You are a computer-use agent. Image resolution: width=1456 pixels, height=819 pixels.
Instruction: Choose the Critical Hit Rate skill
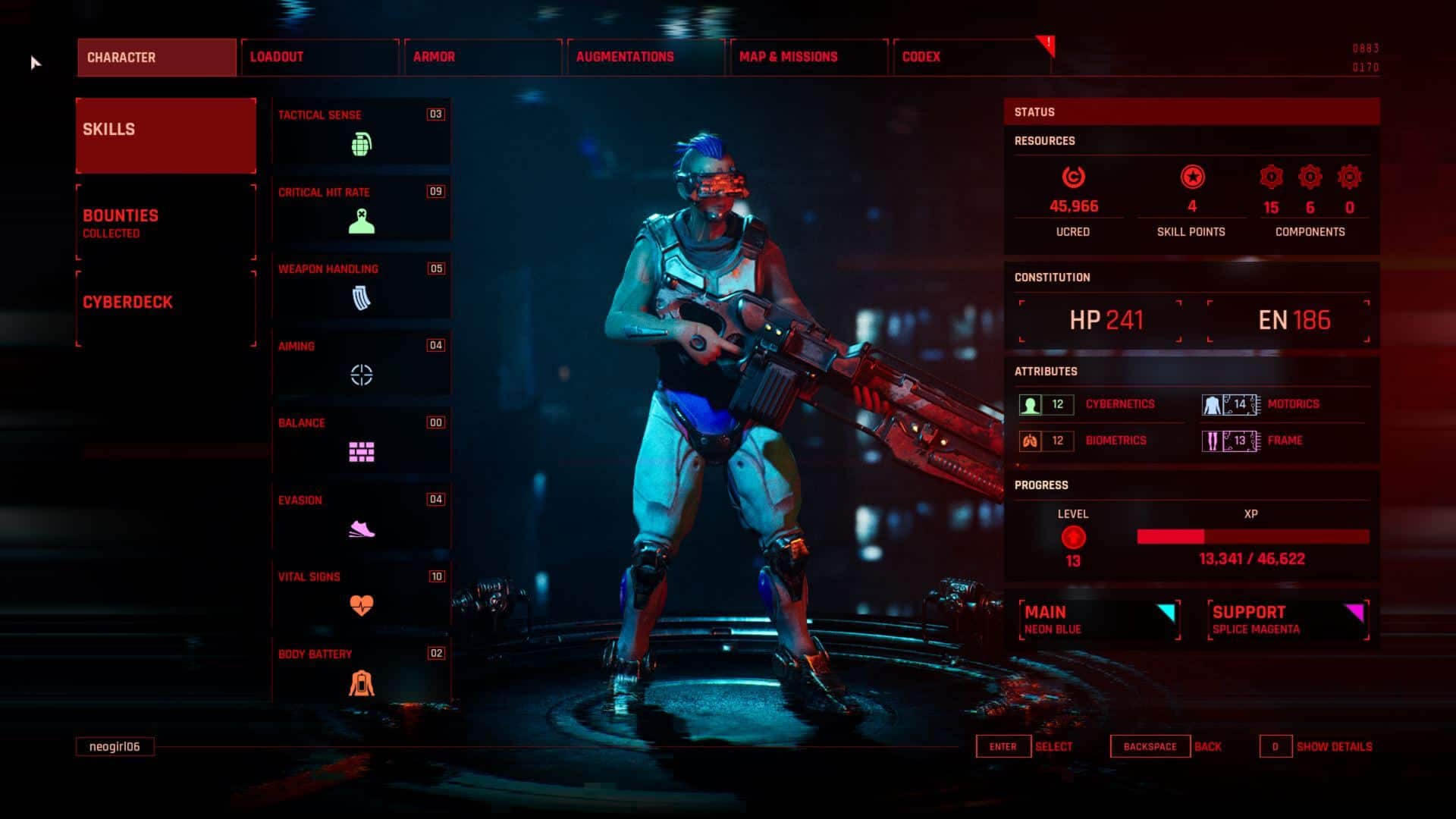point(361,209)
